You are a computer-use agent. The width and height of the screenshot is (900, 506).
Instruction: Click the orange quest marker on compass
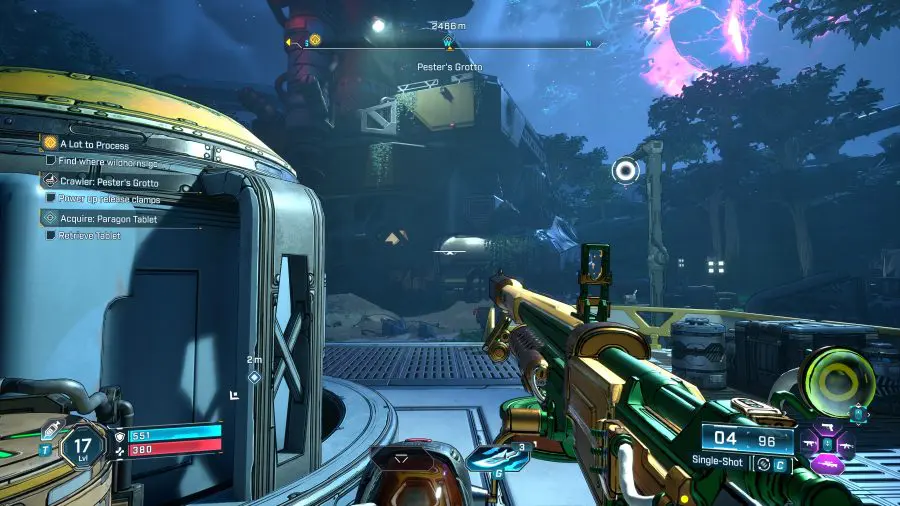coord(315,40)
